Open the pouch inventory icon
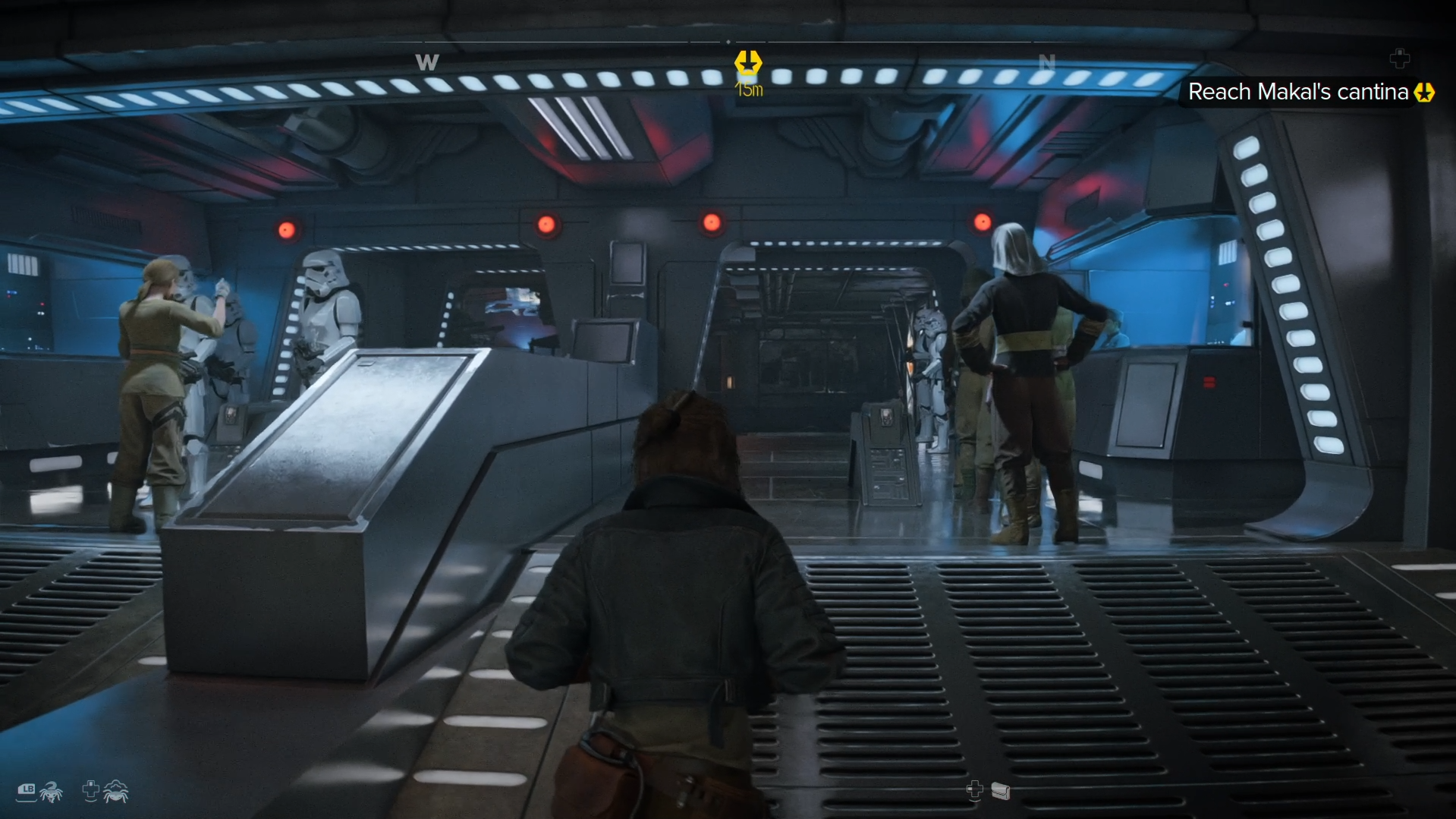The height and width of the screenshot is (819, 1456). pos(1001,792)
